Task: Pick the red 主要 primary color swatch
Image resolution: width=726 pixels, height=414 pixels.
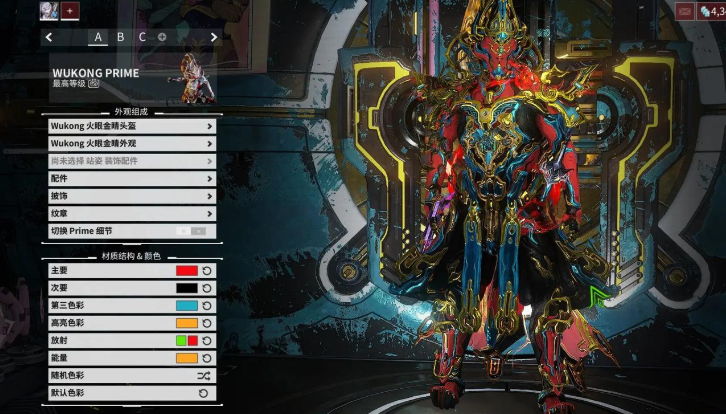Action: [x=186, y=271]
